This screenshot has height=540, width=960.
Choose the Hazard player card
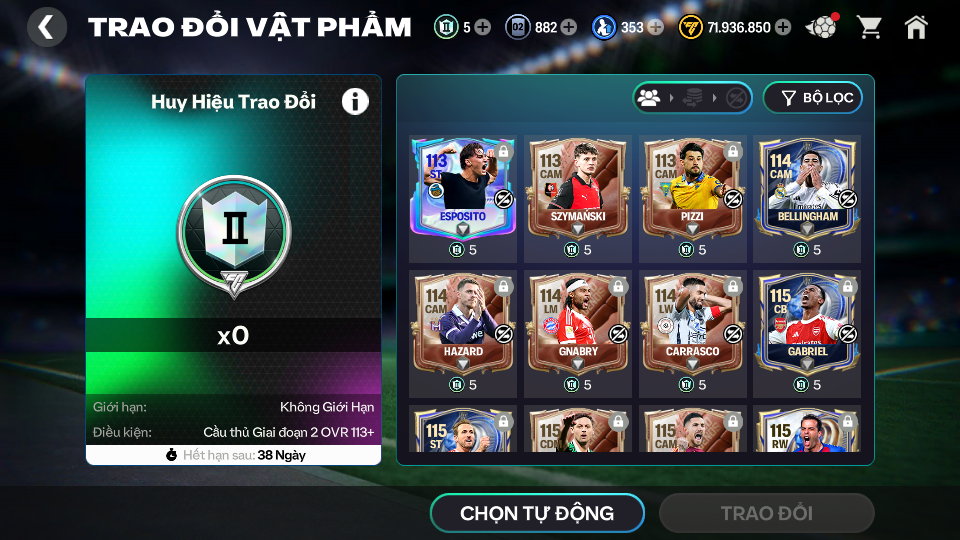[x=462, y=322]
